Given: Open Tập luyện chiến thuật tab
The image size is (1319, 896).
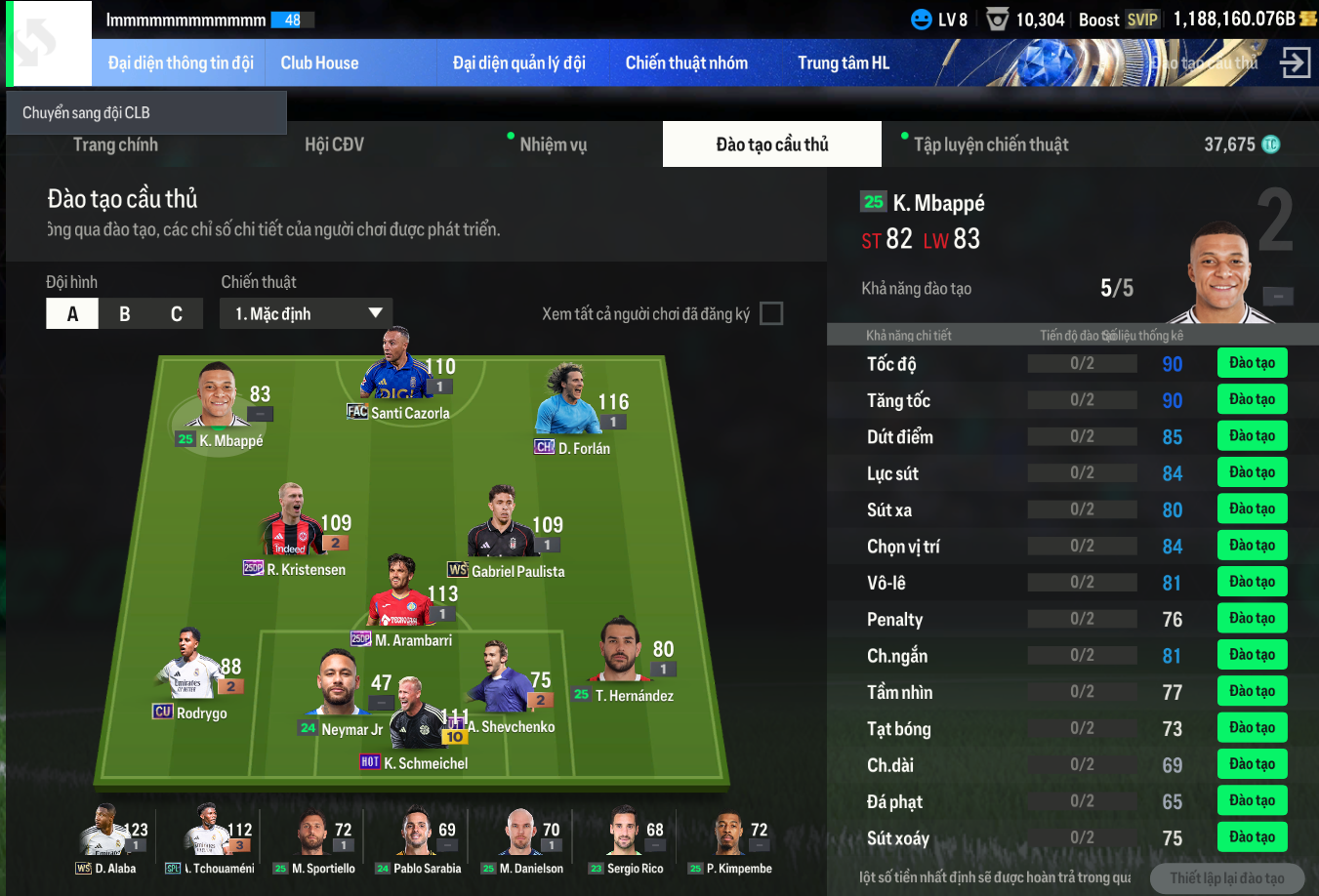Looking at the screenshot, I should pos(990,145).
